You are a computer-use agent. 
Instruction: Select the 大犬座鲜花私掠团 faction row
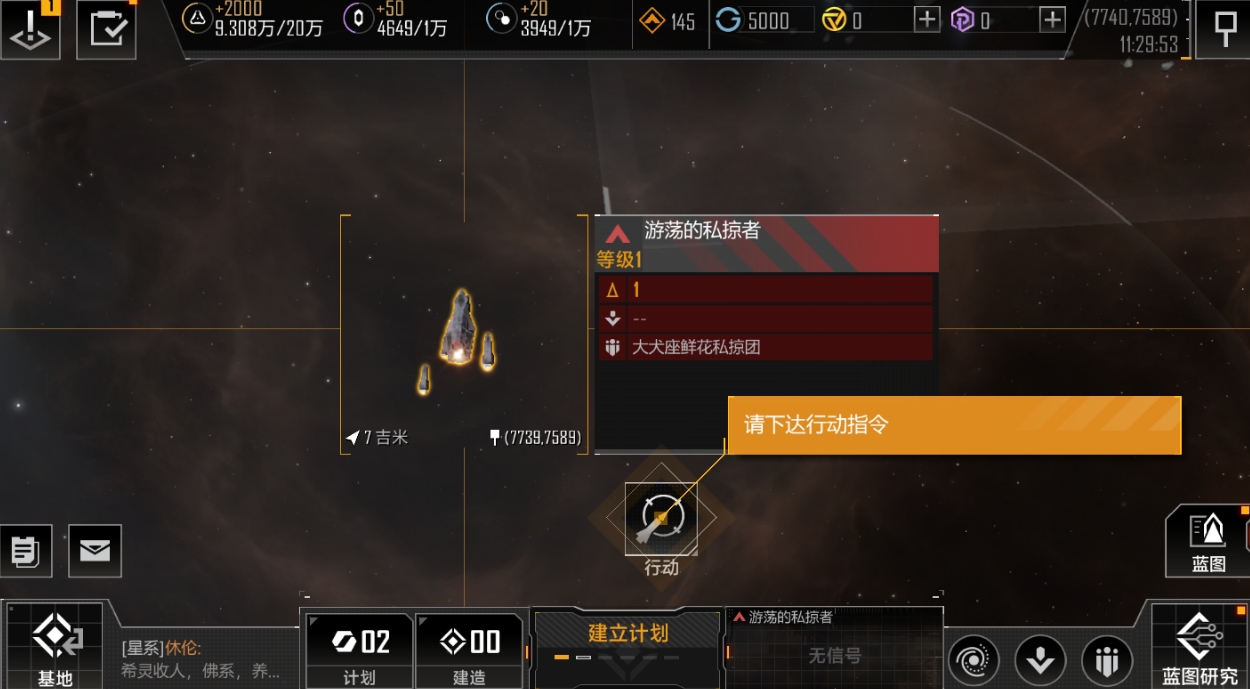click(x=766, y=347)
